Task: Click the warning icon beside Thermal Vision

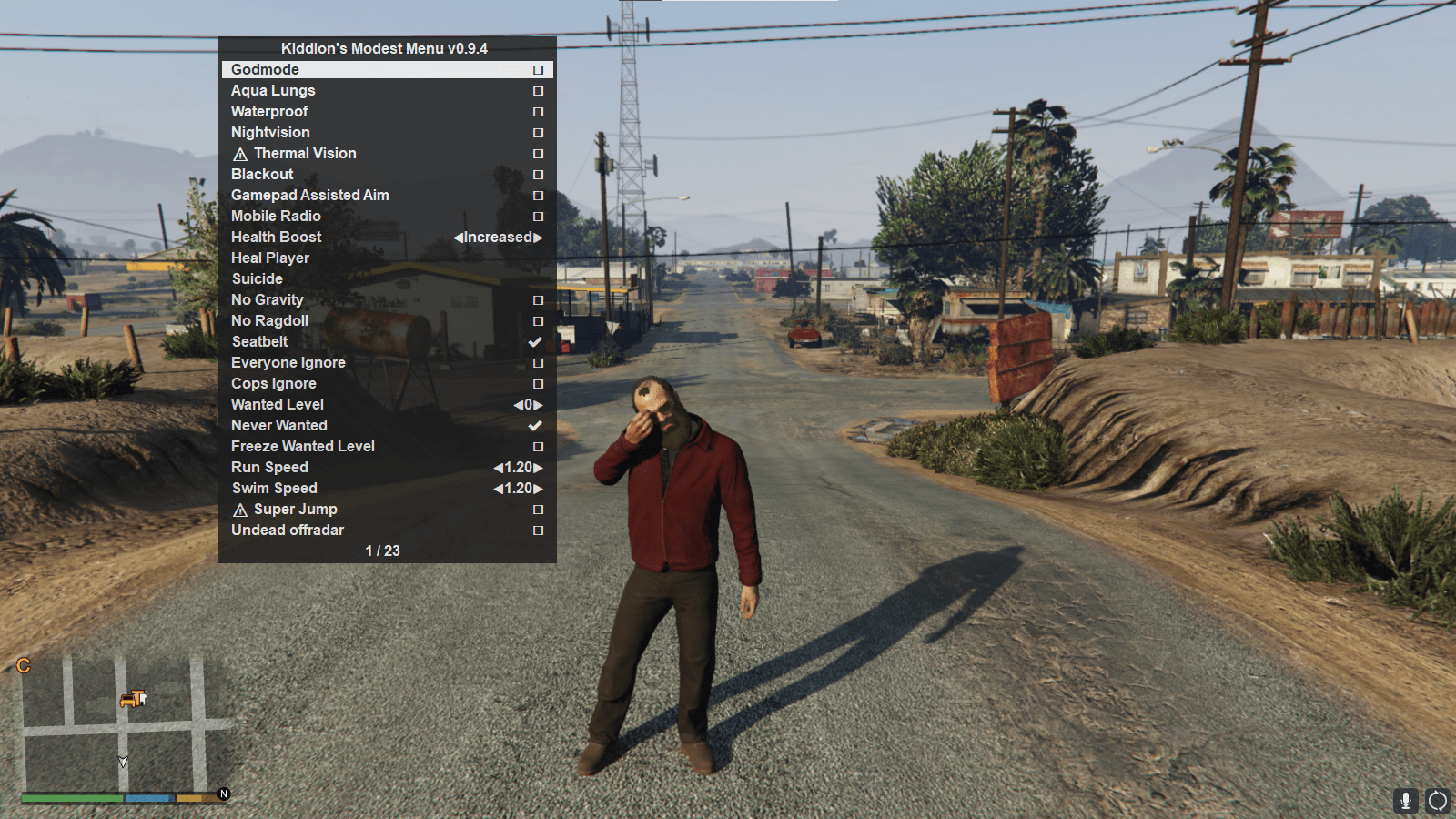Action: [240, 154]
